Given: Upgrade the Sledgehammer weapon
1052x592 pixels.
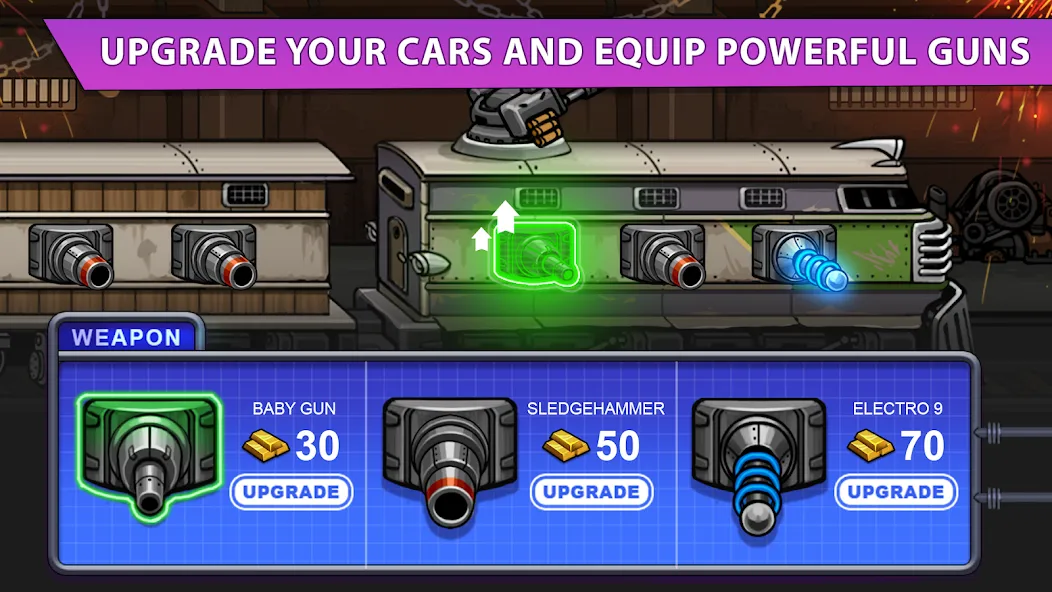Looking at the screenshot, I should (x=591, y=492).
